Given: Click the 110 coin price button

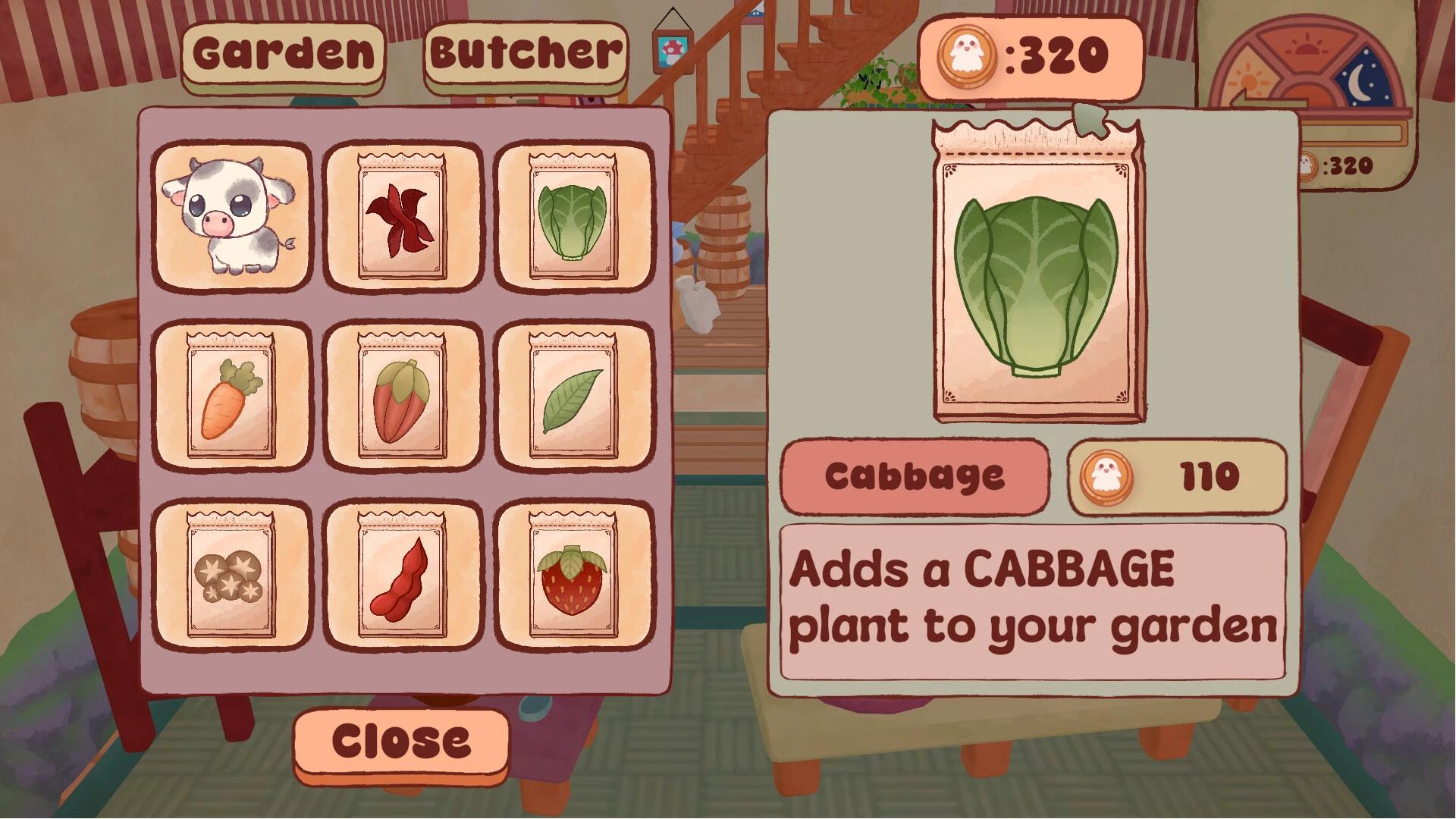Looking at the screenshot, I should tap(1175, 476).
